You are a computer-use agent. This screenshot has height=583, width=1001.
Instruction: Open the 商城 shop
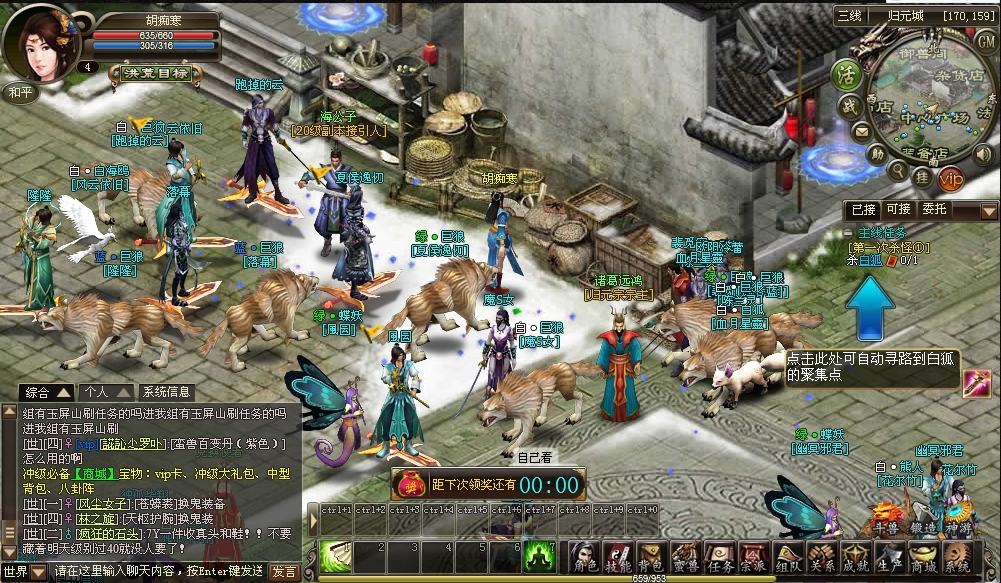(923, 557)
